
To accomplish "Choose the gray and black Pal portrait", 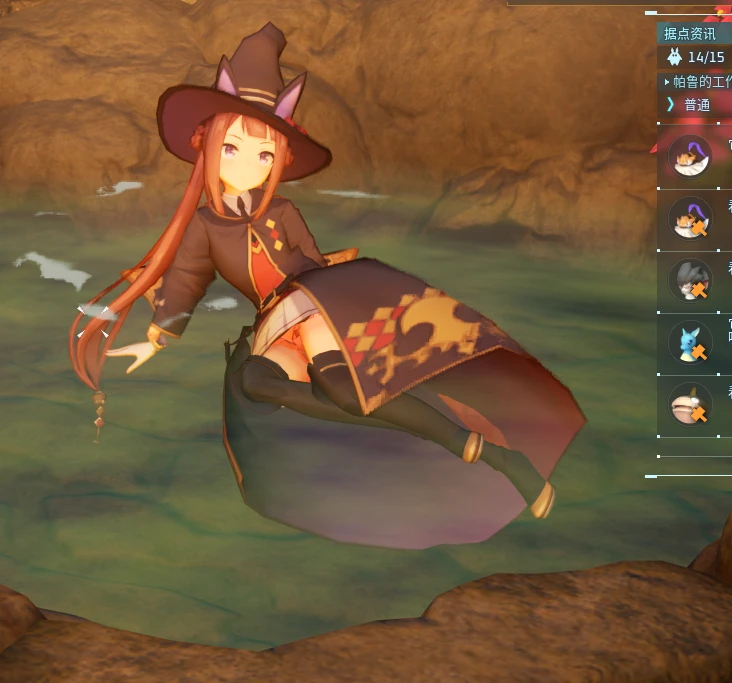I will pyautogui.click(x=690, y=281).
